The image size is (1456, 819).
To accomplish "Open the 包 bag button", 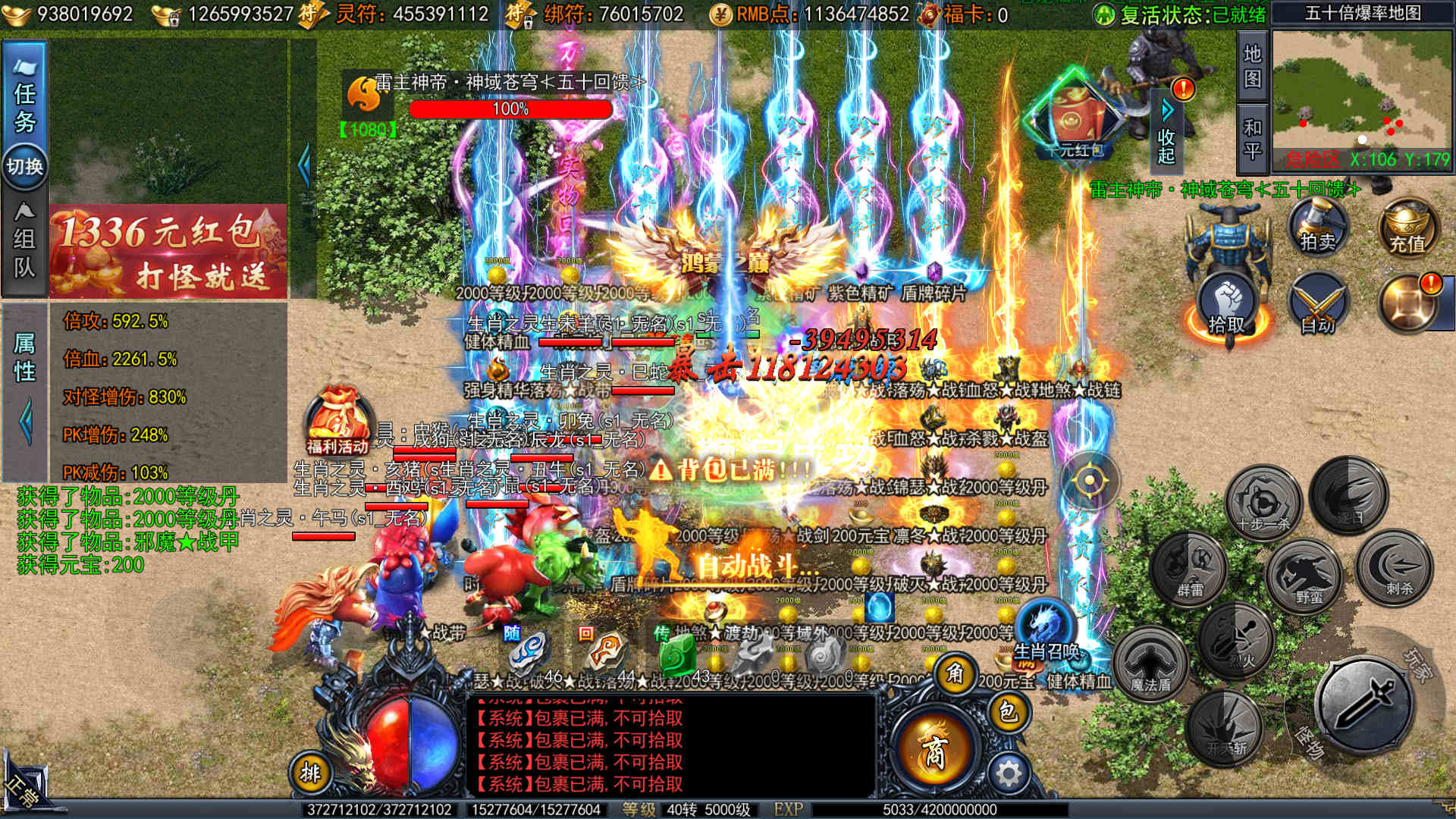I will (x=1008, y=711).
